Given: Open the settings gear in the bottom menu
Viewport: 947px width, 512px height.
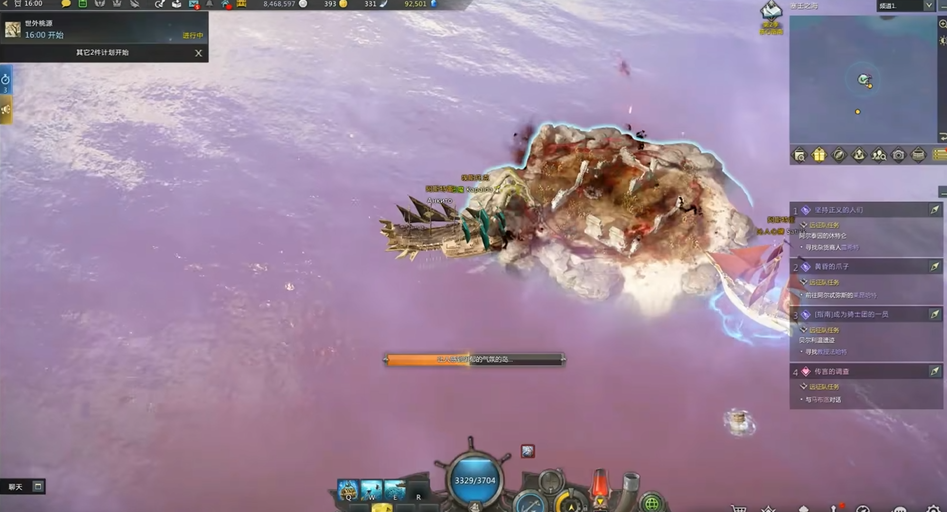Looking at the screenshot, I should pyautogui.click(x=934, y=508).
